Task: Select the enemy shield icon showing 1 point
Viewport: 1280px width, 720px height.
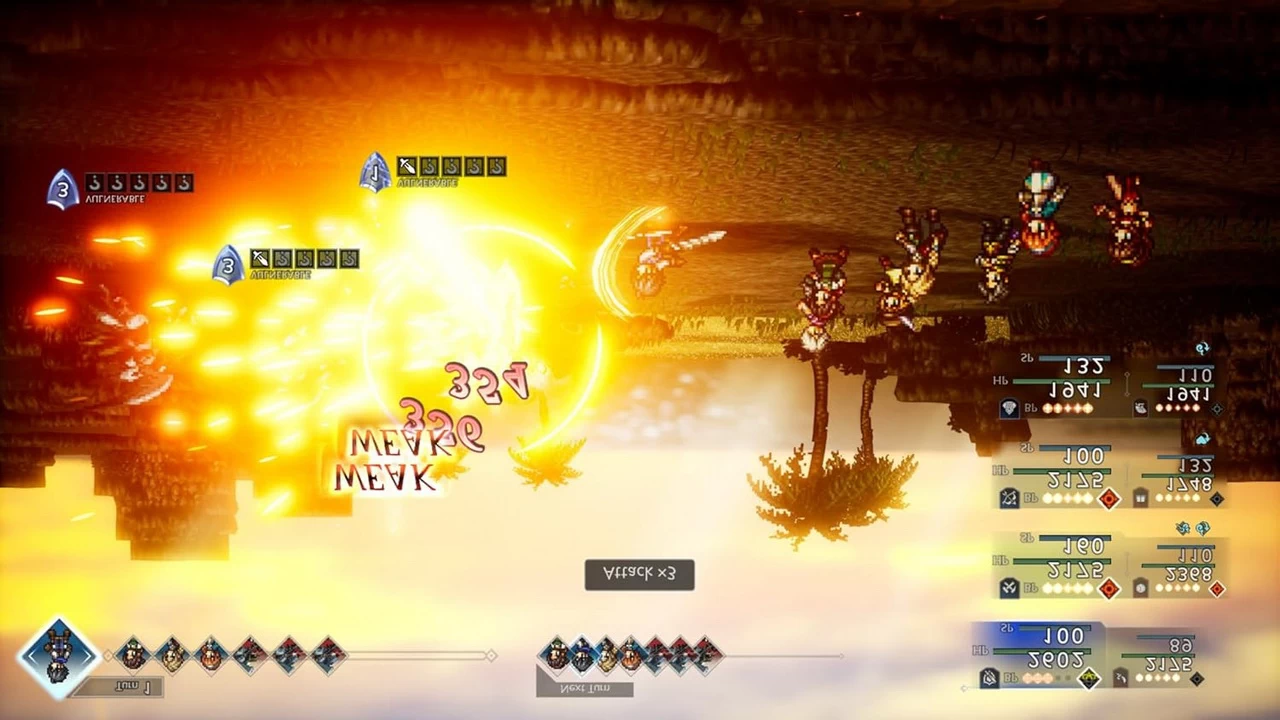Action: click(375, 165)
